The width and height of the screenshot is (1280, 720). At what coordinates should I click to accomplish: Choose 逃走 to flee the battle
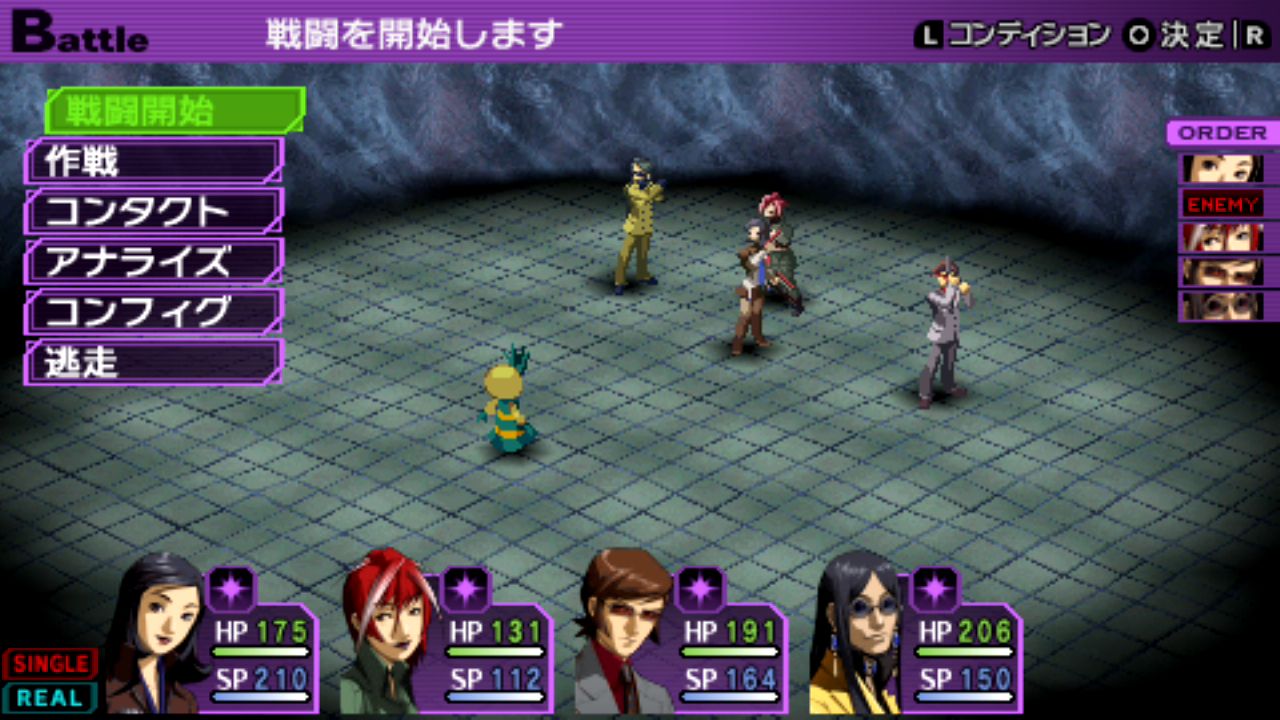(154, 362)
